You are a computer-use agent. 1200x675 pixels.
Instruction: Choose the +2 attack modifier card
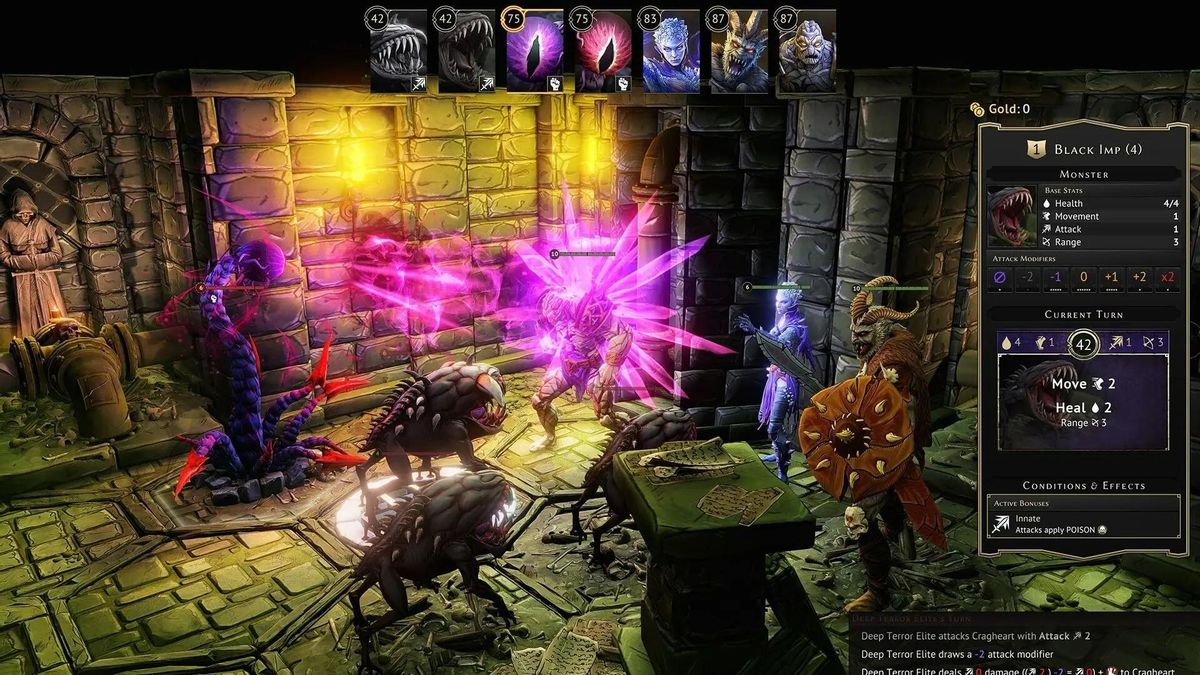click(1139, 279)
